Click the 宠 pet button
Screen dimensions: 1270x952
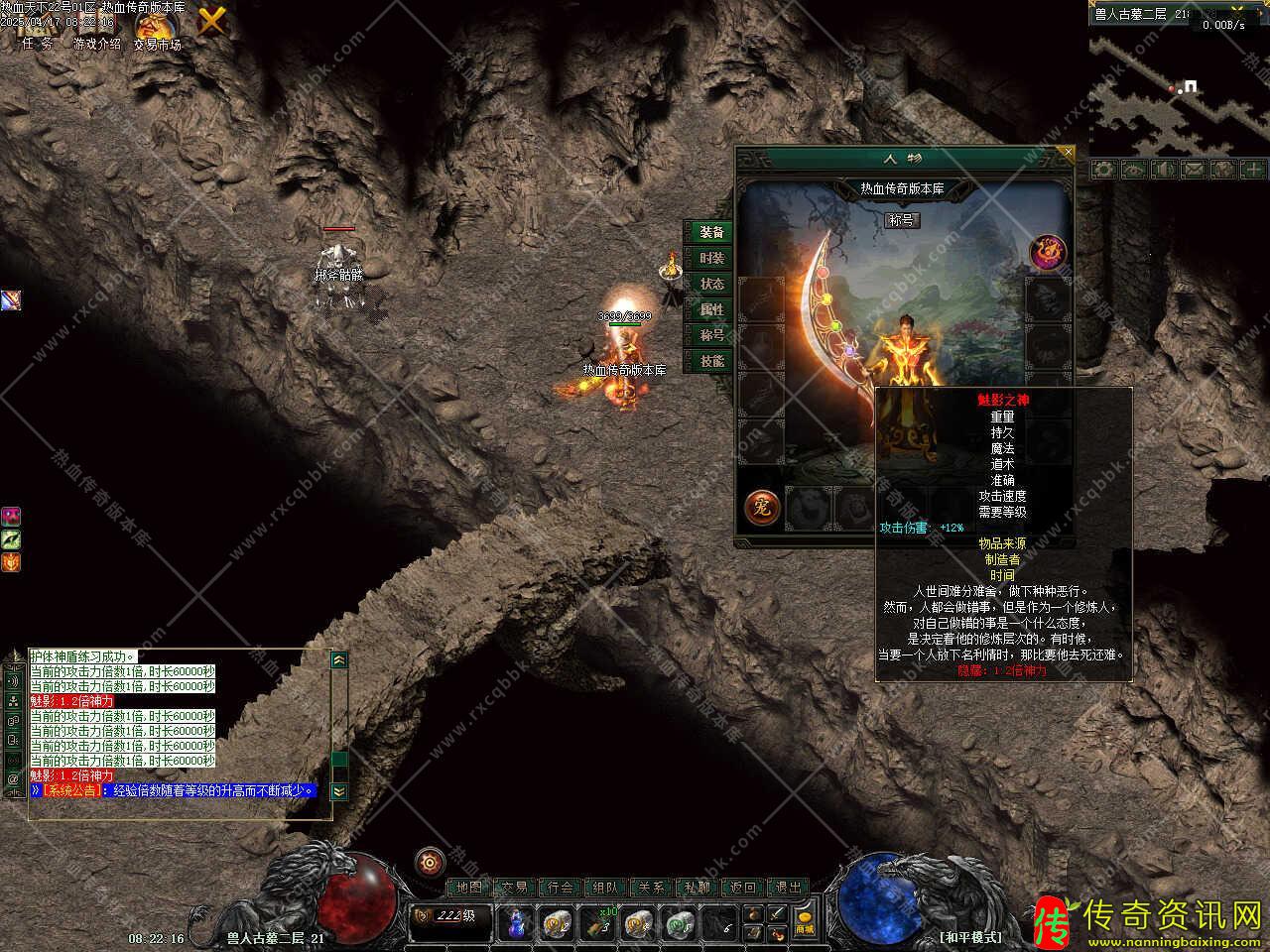click(761, 508)
